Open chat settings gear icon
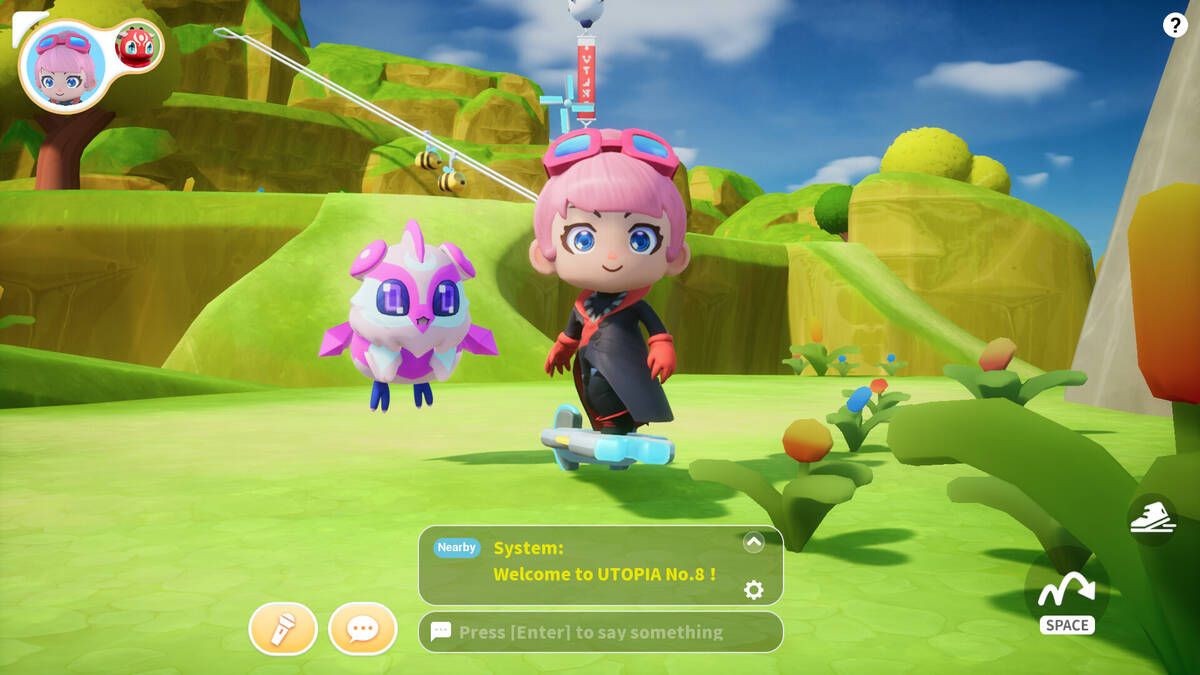Screen dimensions: 1200x675 click(754, 590)
